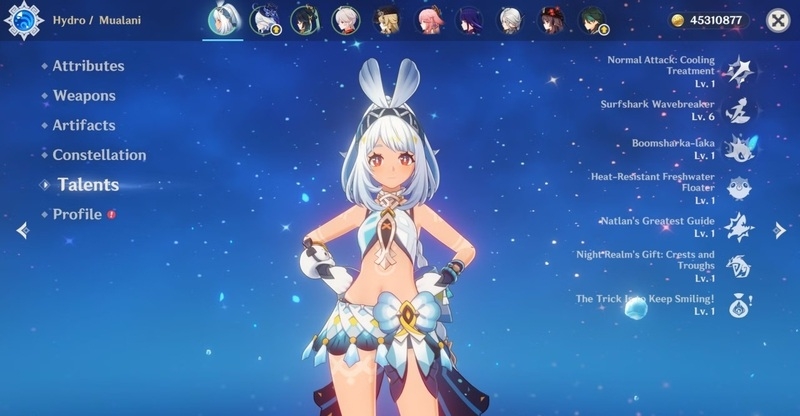Inspect Night Realm's Gift: Crests and Troughs
Image resolution: width=800 pixels, height=416 pixels.
tap(739, 265)
